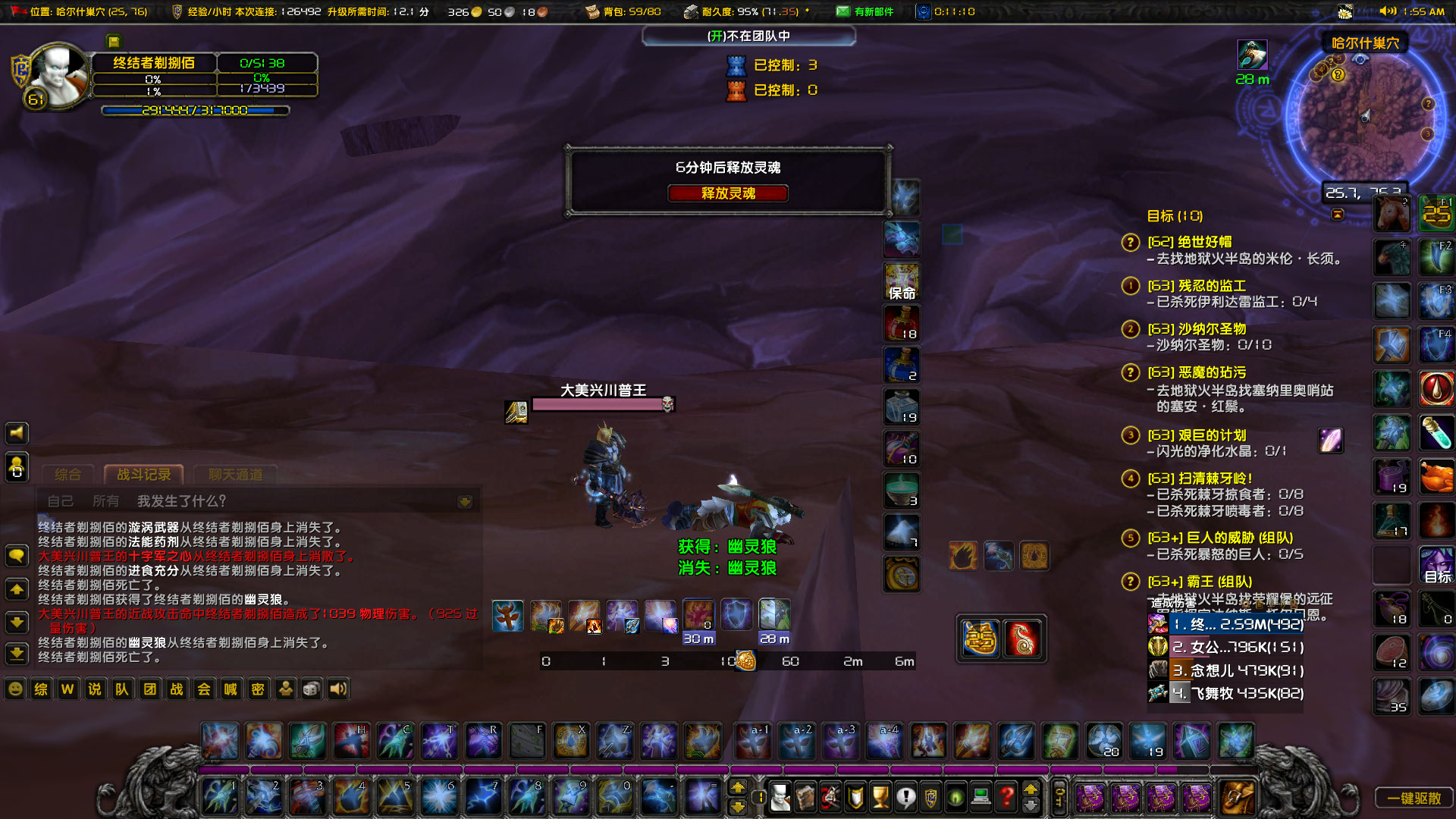Open the quest log speech-bubble icon
The image size is (1456, 819).
point(905,798)
